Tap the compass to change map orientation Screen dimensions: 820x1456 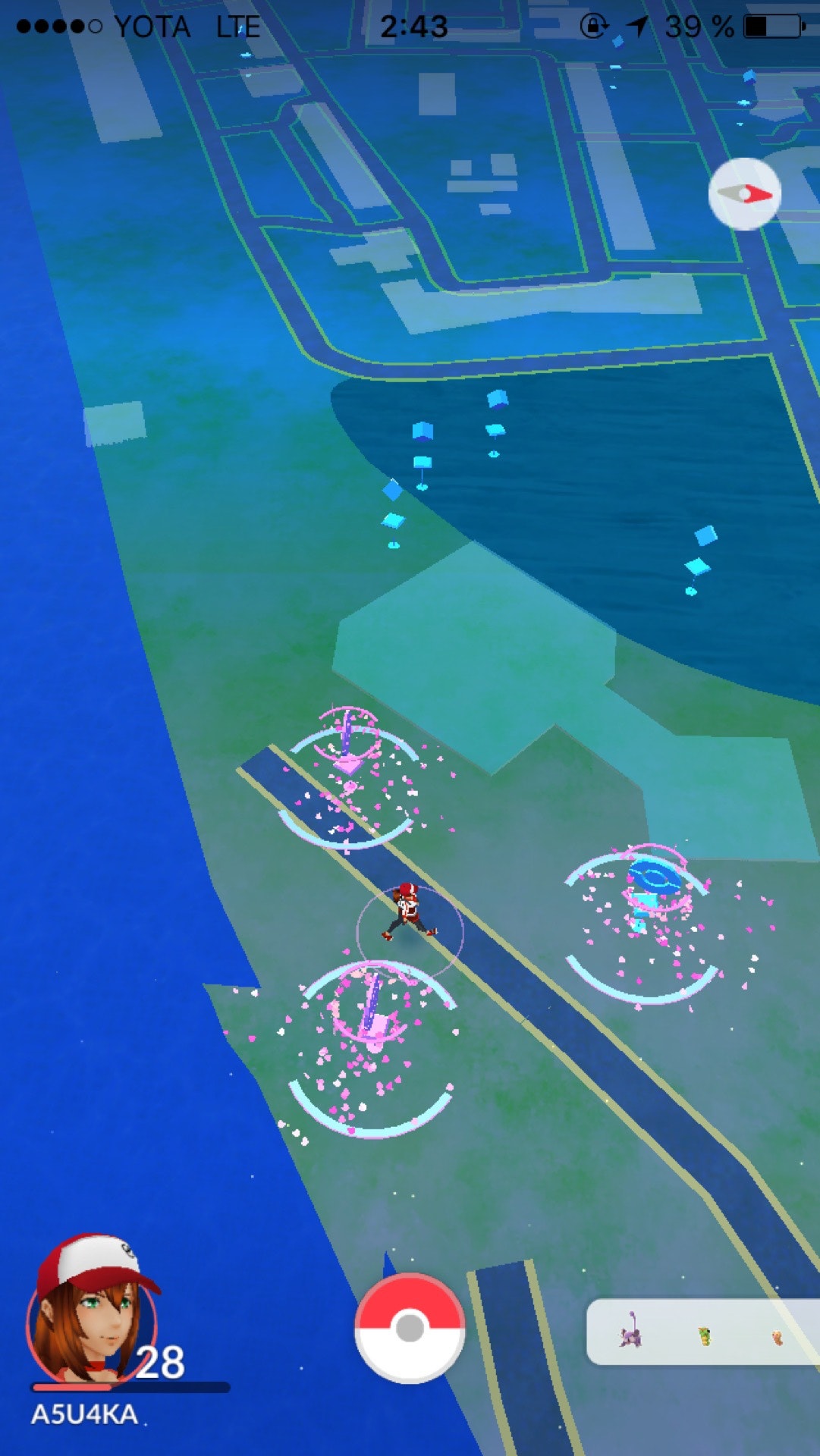745,194
